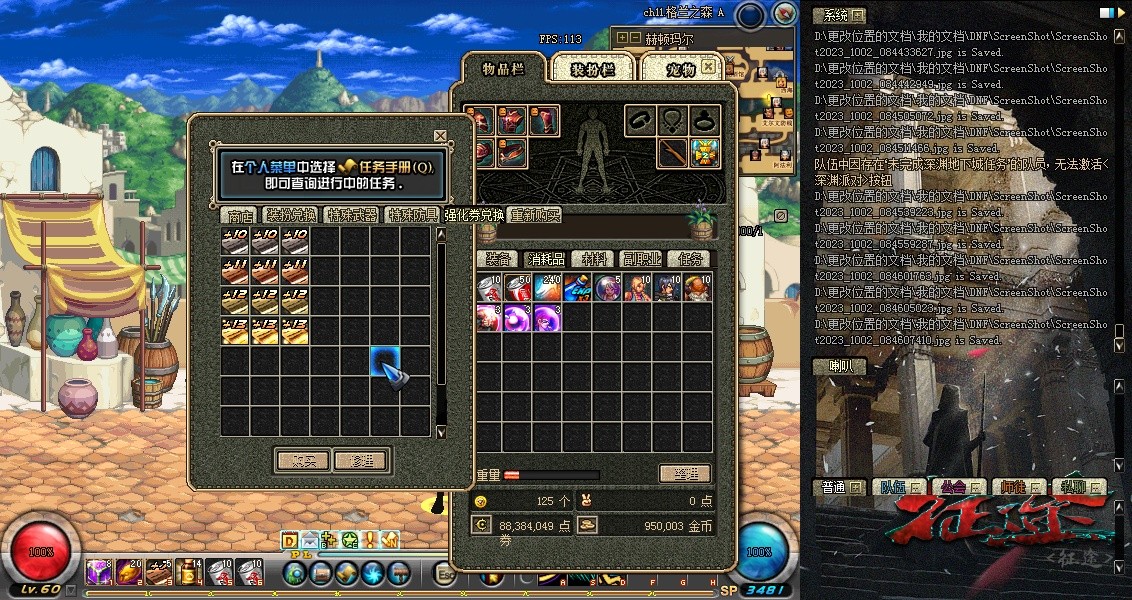Click the shop's 修理 (repair) button
The width and height of the screenshot is (1132, 600).
[361, 461]
